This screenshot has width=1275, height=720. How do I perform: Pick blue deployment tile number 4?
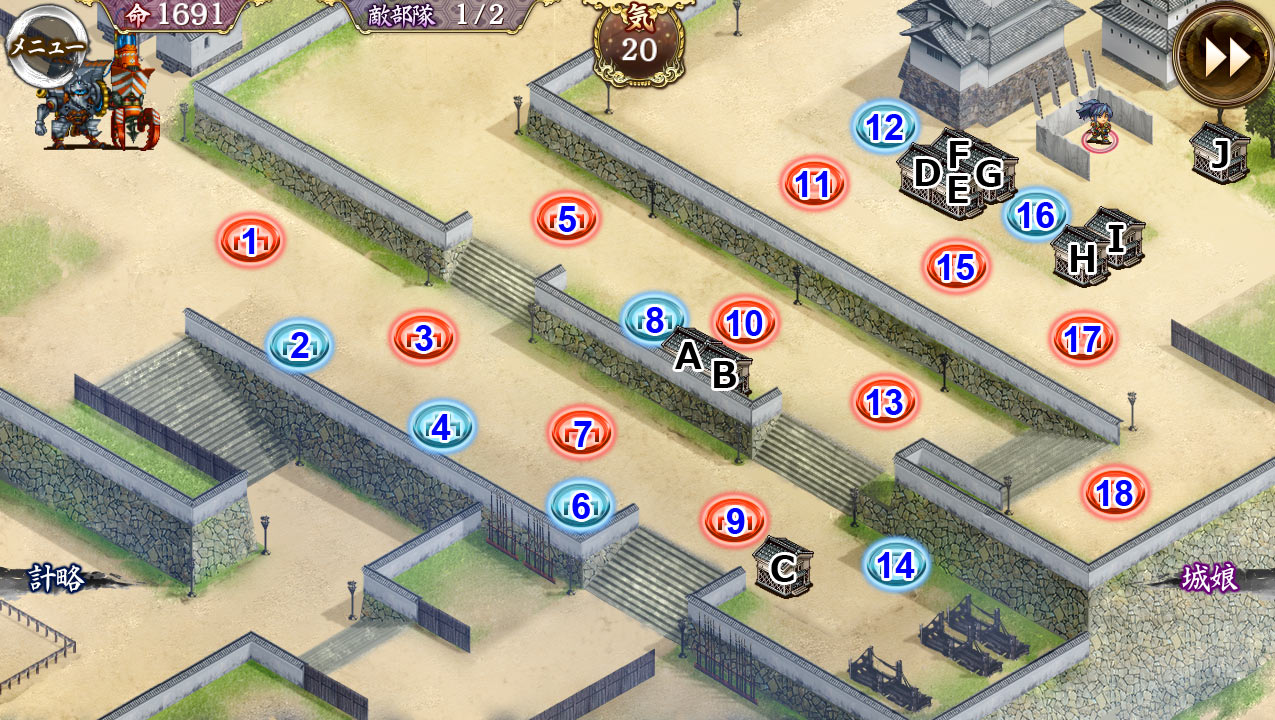[x=442, y=428]
